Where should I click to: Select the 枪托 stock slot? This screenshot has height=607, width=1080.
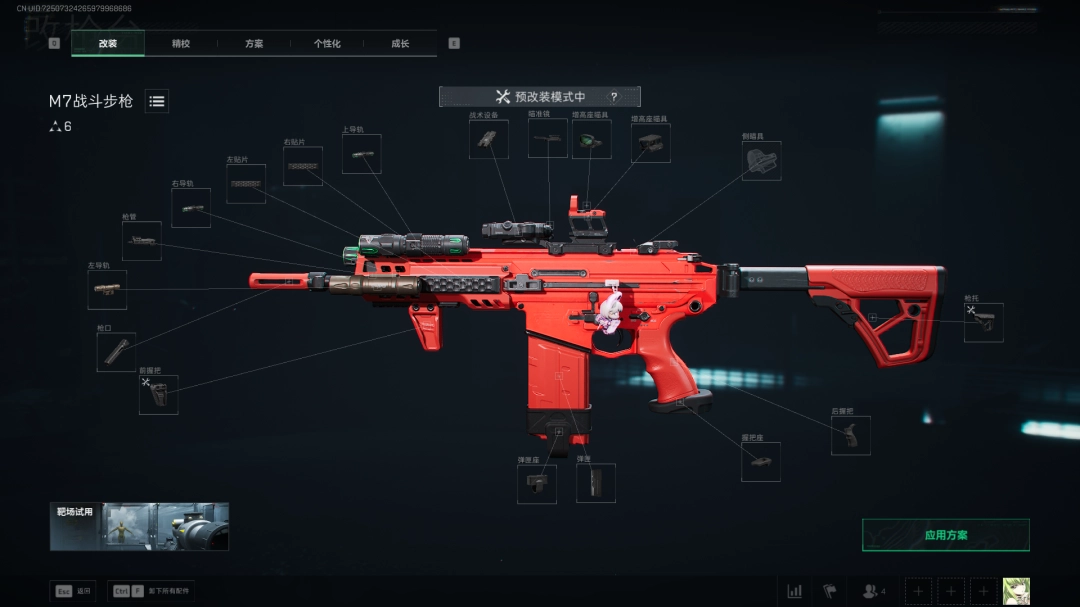click(x=983, y=323)
